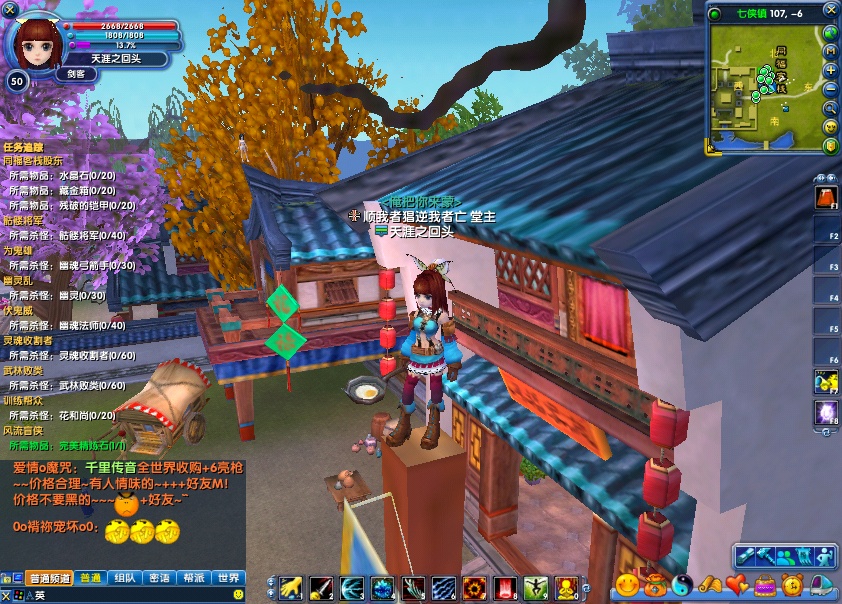Click the minimap's smiley face button
842x604 pixels.
point(830,127)
